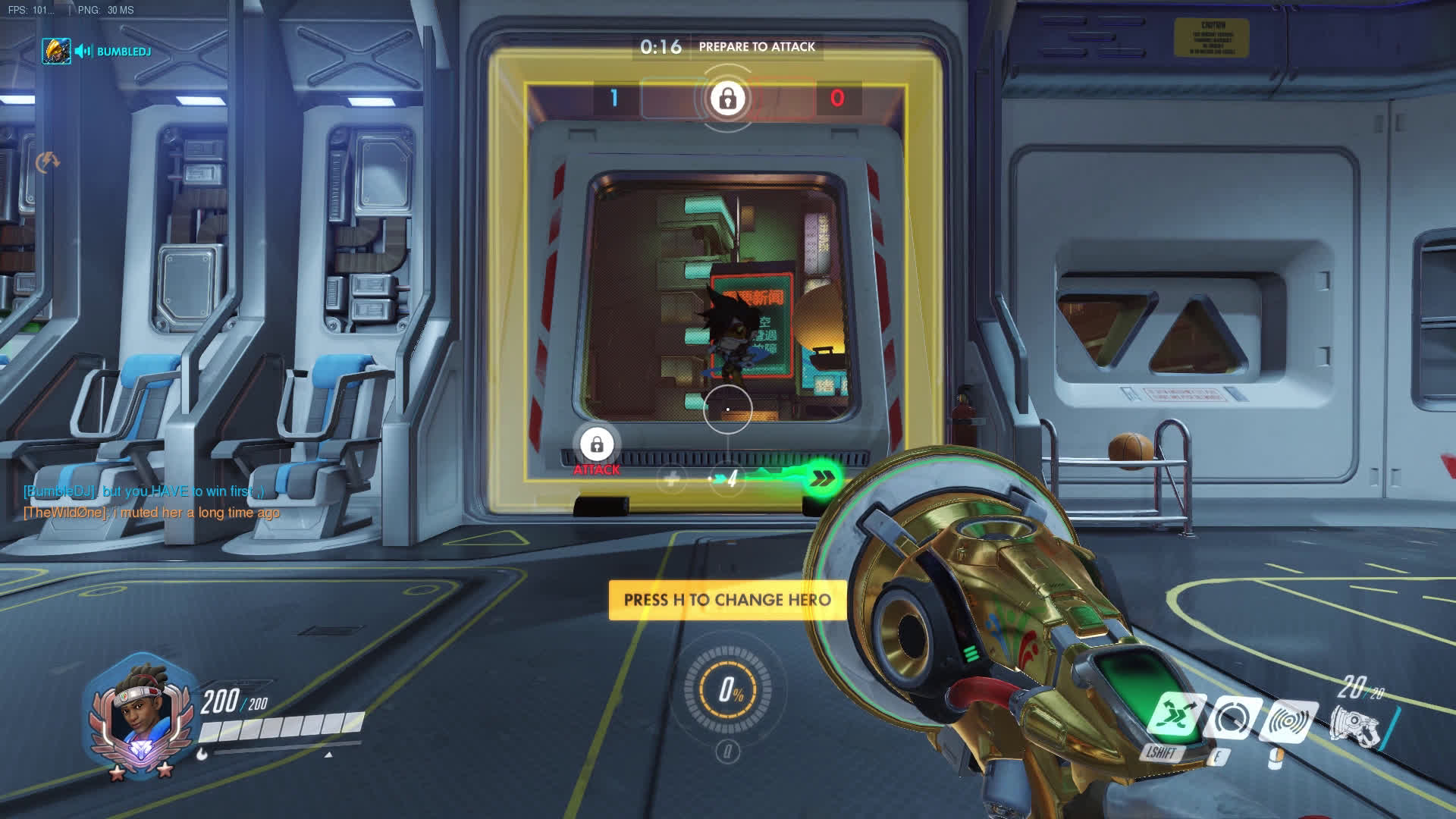Click BumbleDJ's chat message line
1456x819 pixels.
(x=144, y=491)
